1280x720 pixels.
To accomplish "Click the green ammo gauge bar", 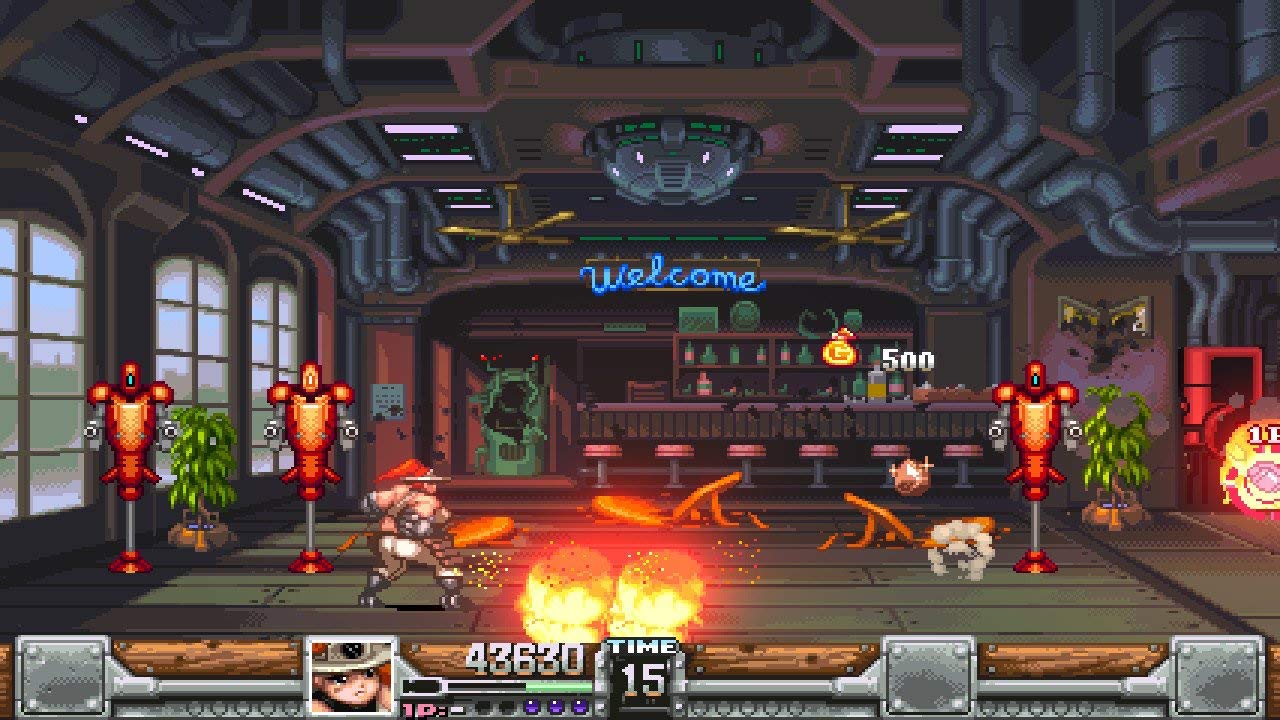I will [560, 685].
